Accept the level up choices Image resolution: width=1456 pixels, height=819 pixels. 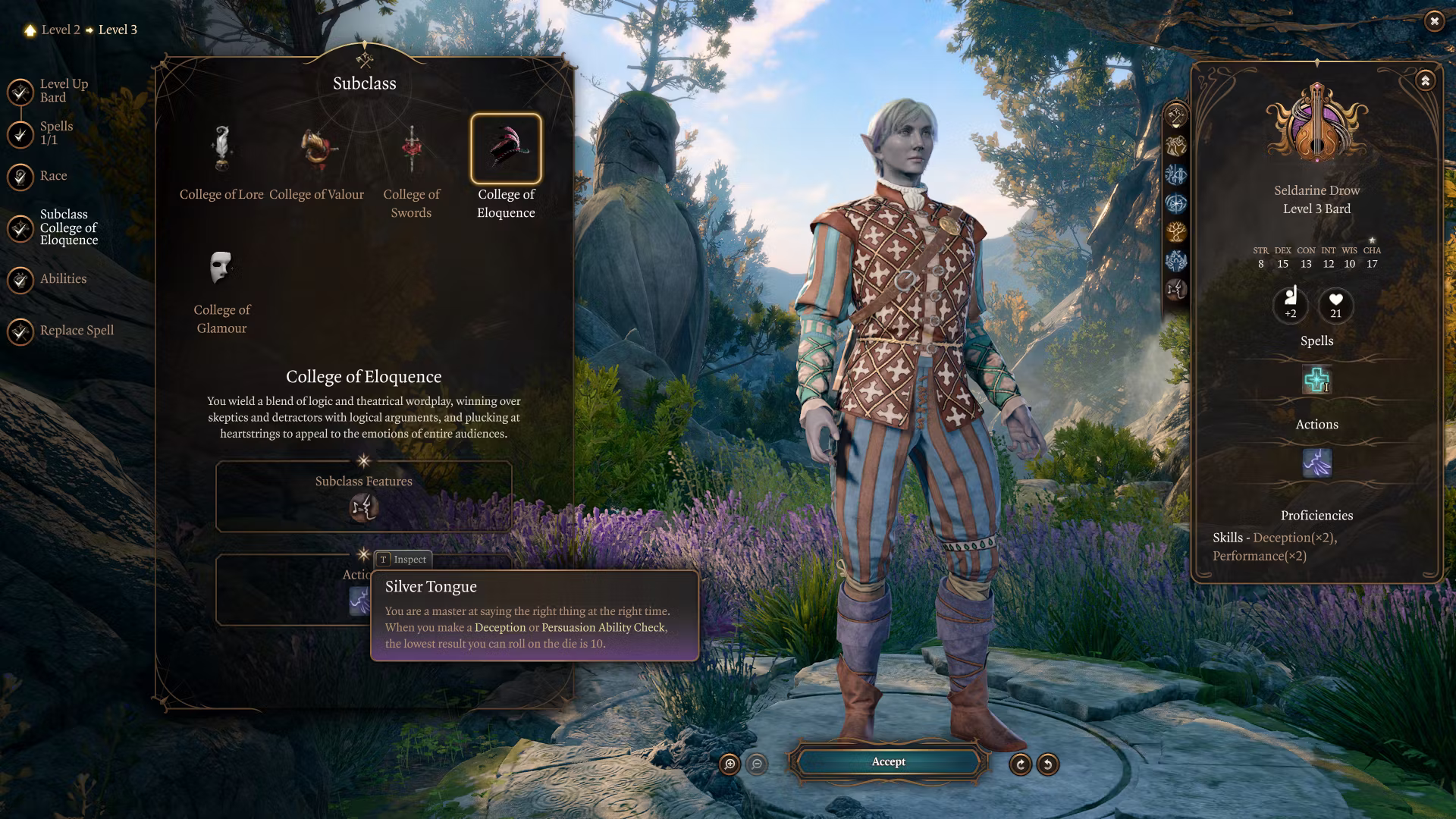point(888,762)
